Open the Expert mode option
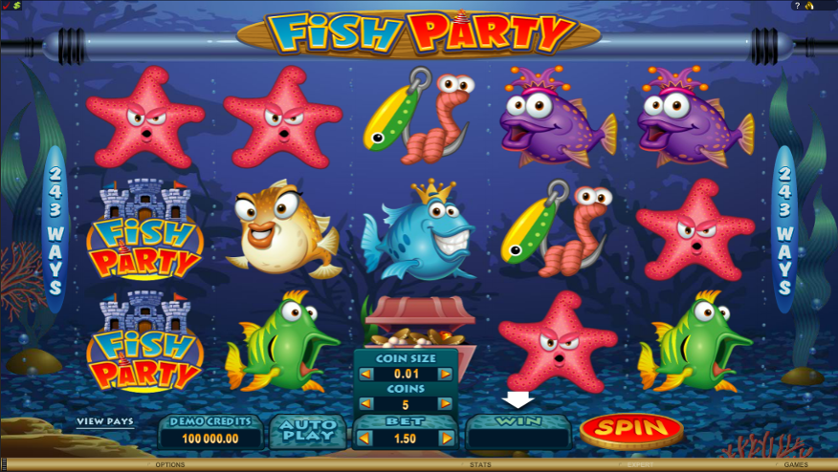Image resolution: width=838 pixels, height=472 pixels. pos(638,465)
